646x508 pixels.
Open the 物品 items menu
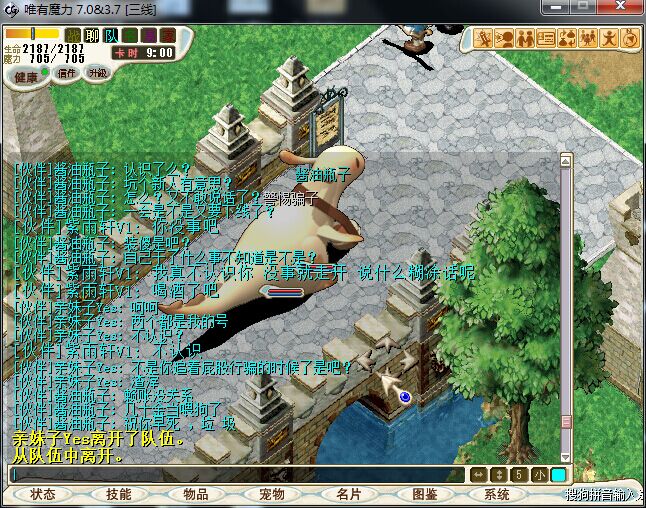196,494
